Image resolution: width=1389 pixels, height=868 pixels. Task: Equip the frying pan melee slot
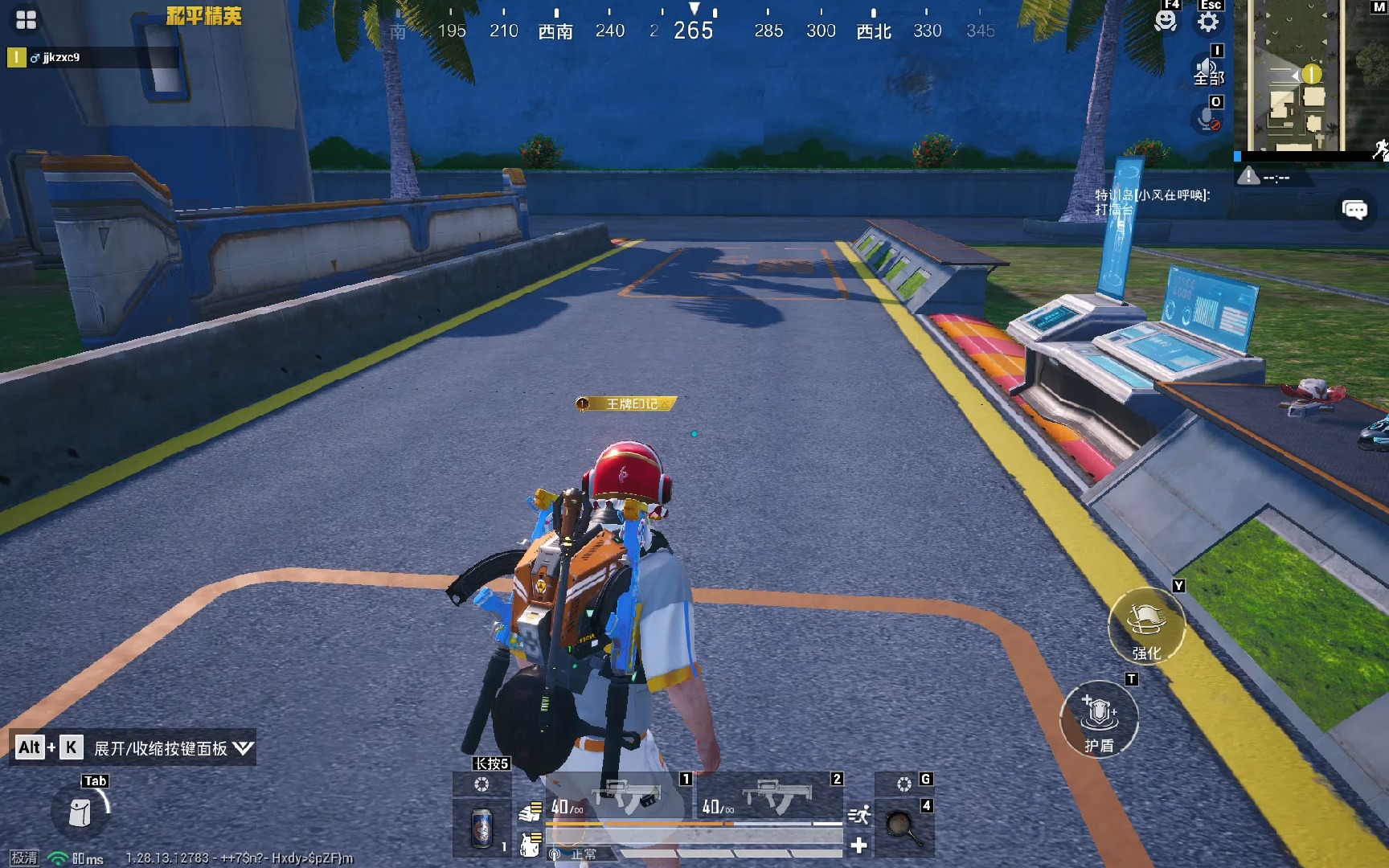(x=903, y=827)
